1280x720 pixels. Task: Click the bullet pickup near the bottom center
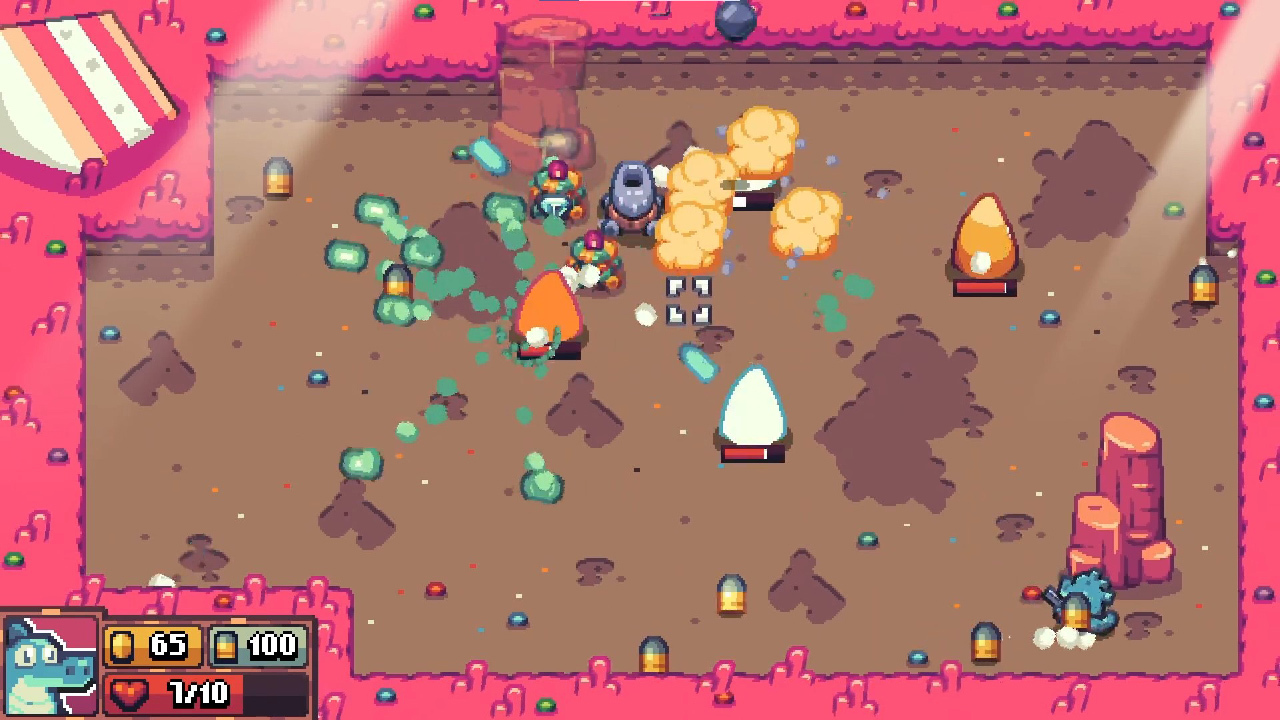730,595
